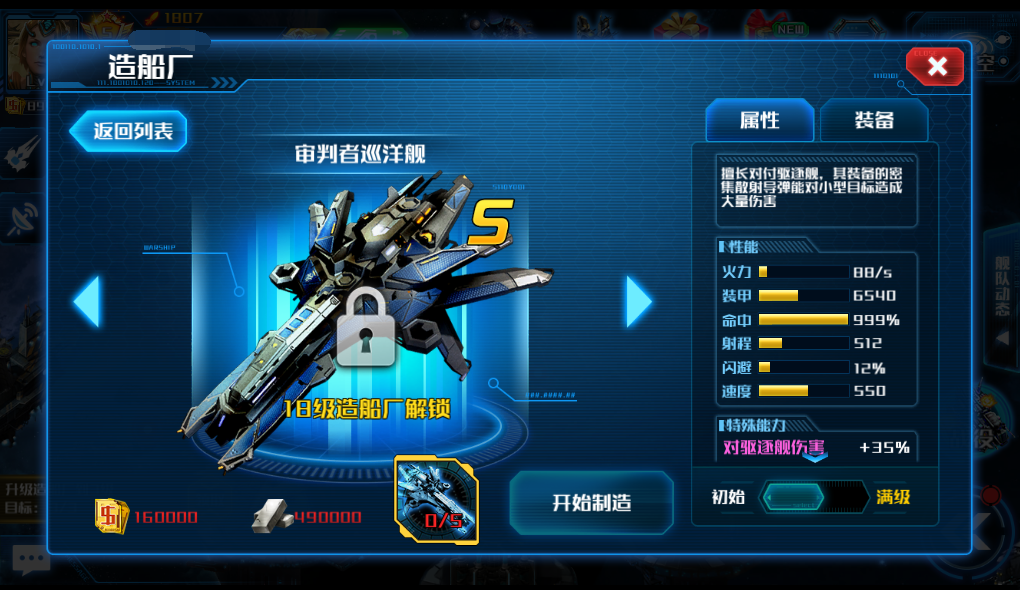Switch to the 属性 tab

[x=760, y=121]
